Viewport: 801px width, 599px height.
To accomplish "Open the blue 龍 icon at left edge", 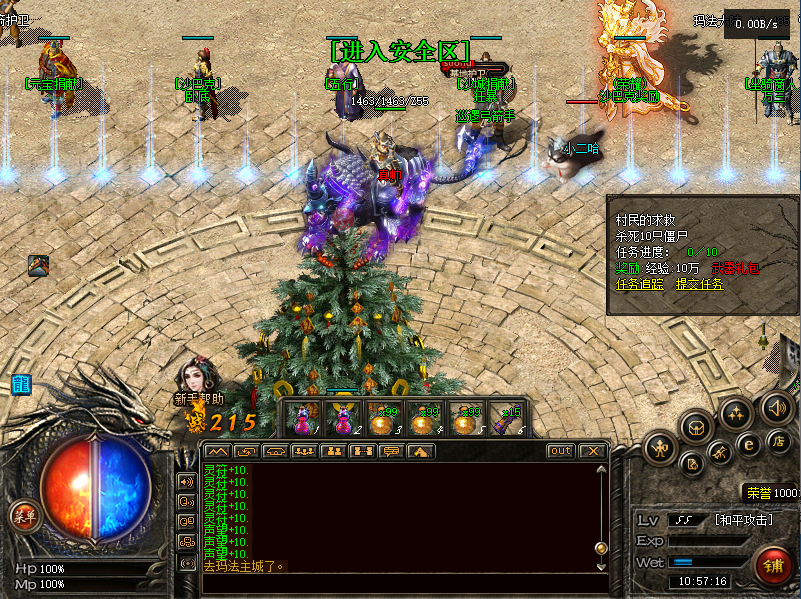I will (21, 383).
